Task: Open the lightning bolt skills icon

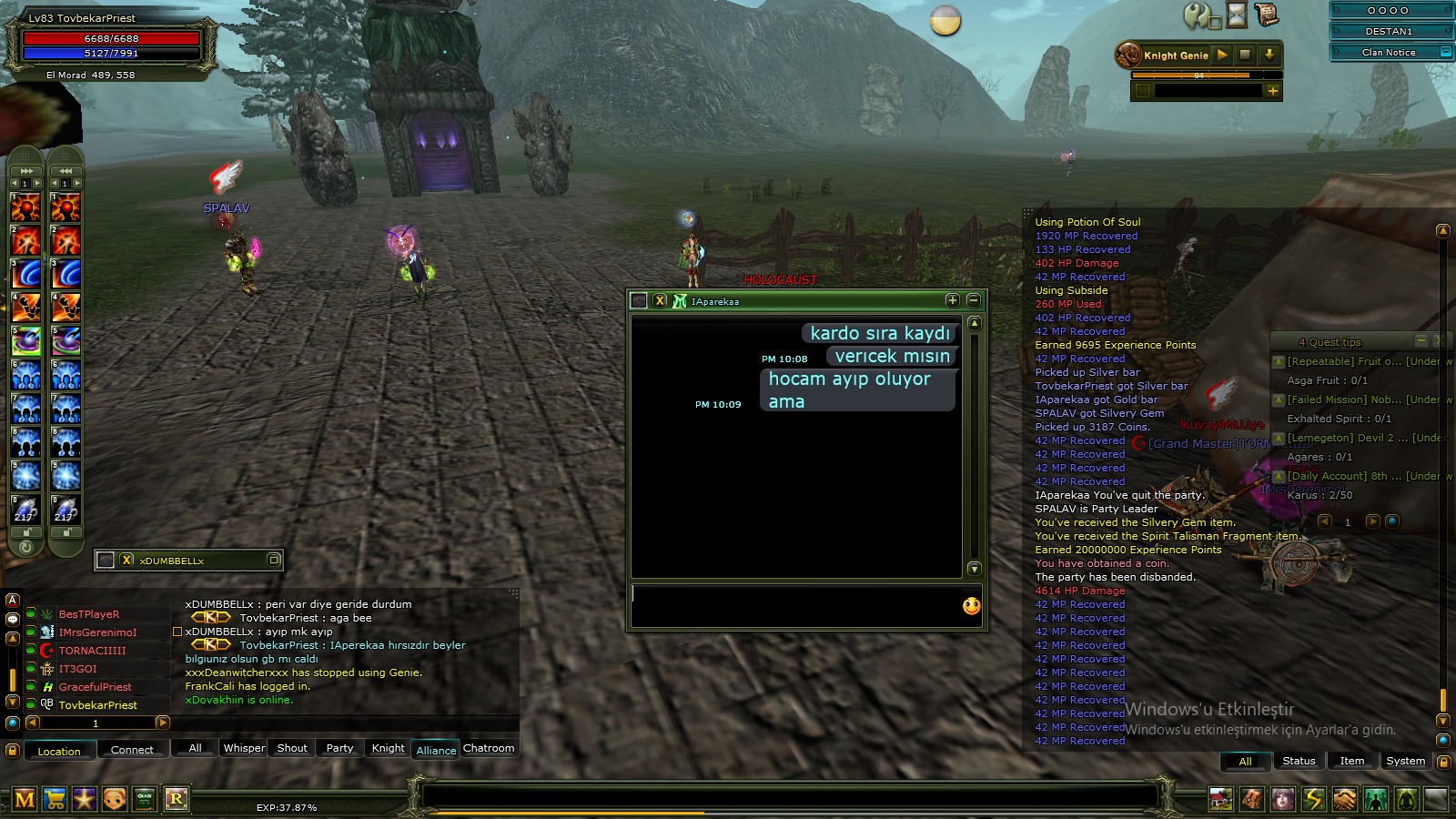Action: 1313,799
